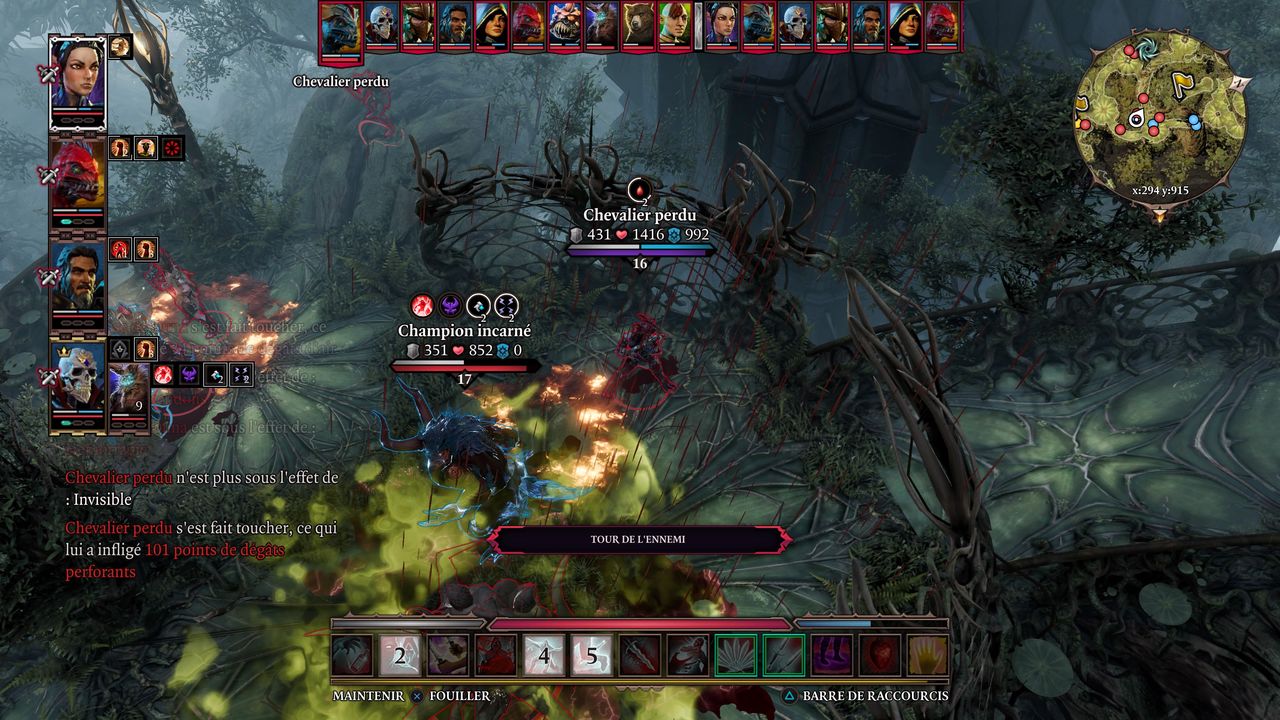Activate the glowing yellow hand skill

pyautogui.click(x=928, y=656)
